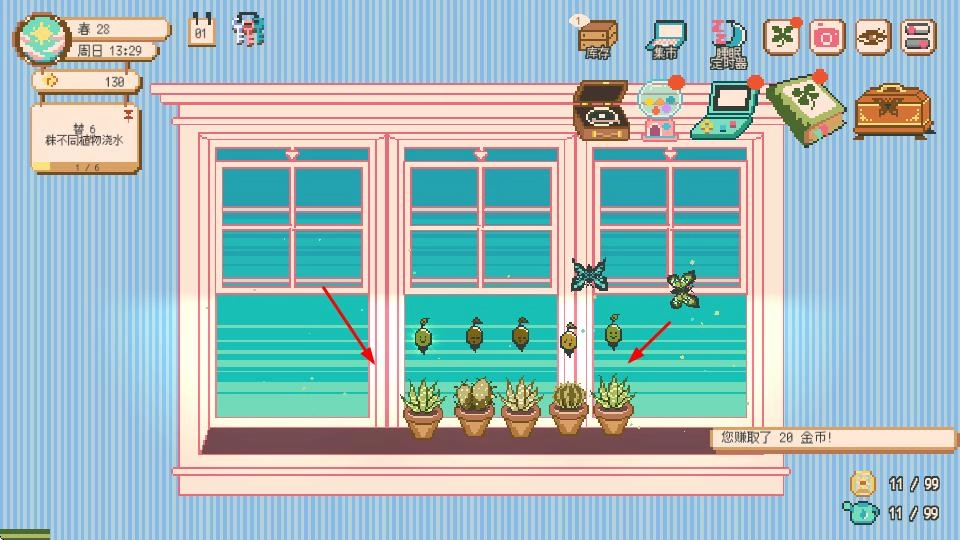Click the gumball machine

coord(660,110)
